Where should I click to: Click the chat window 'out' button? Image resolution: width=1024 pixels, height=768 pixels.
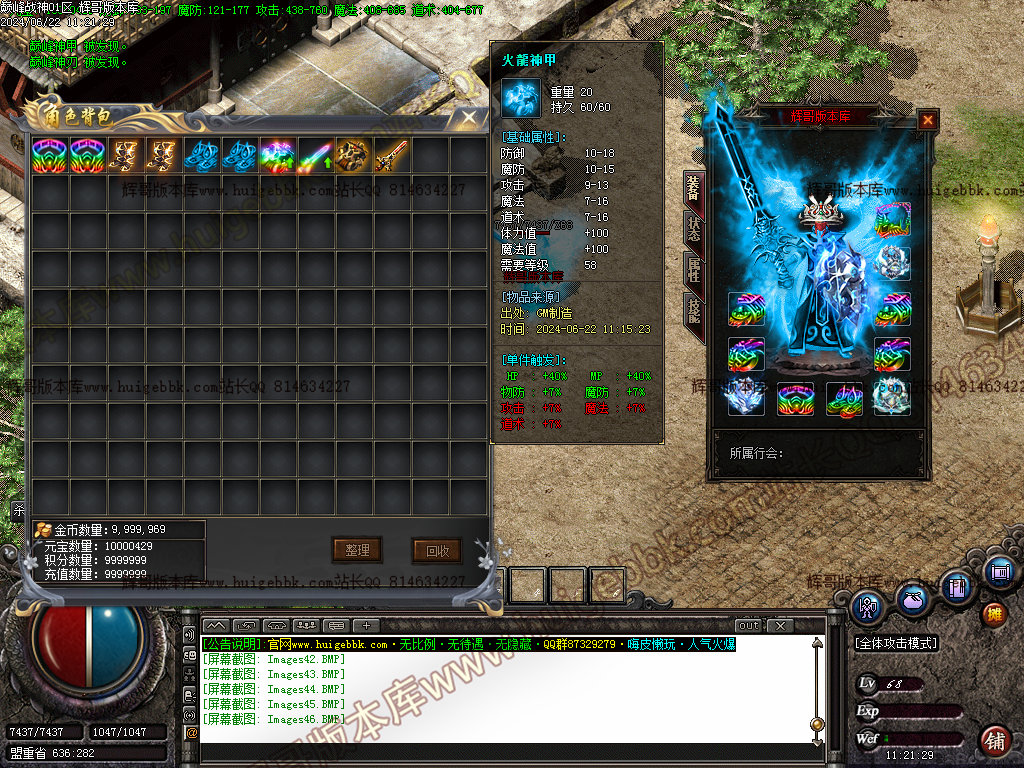(749, 625)
